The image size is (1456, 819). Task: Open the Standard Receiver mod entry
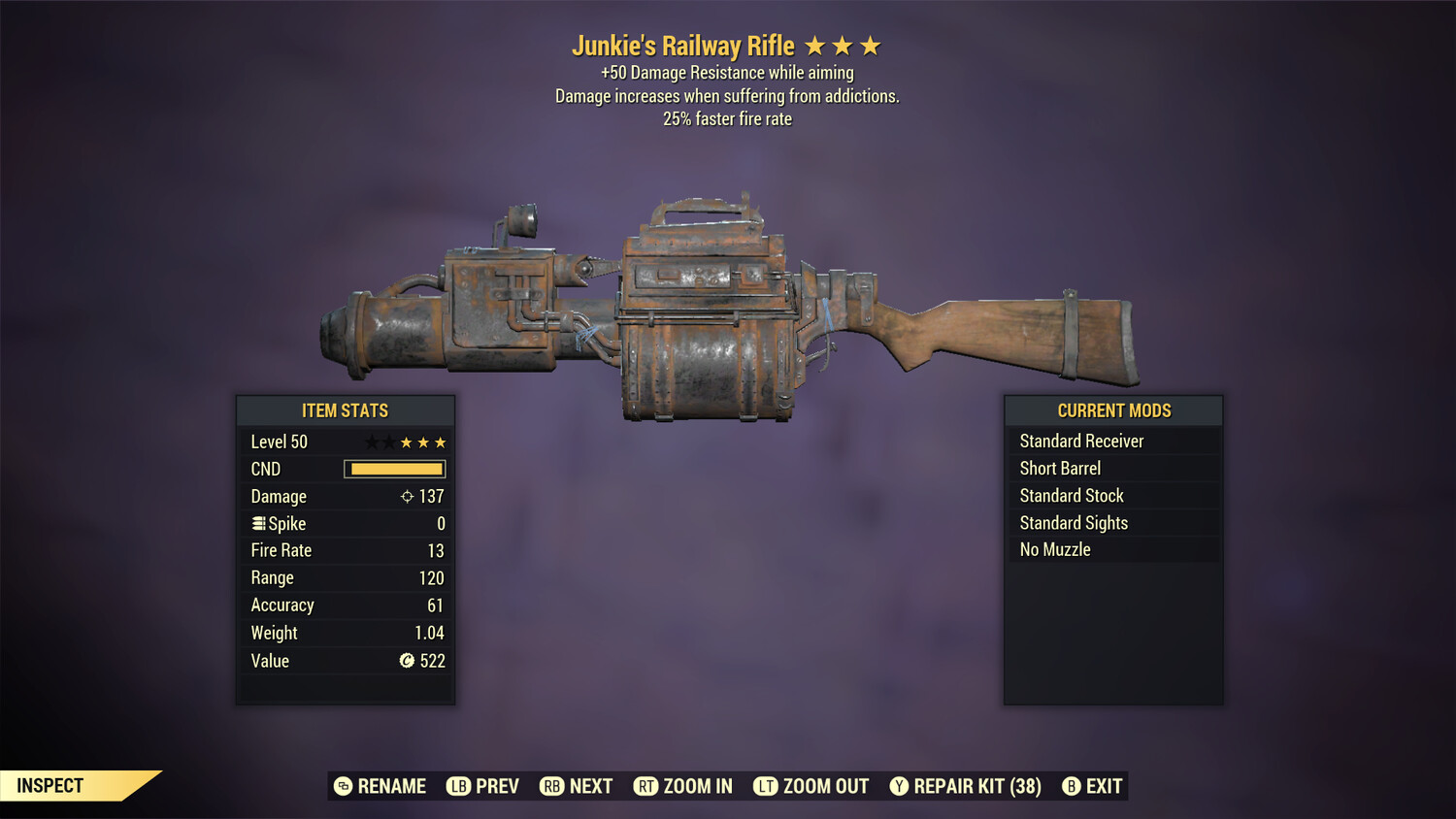coord(1081,441)
